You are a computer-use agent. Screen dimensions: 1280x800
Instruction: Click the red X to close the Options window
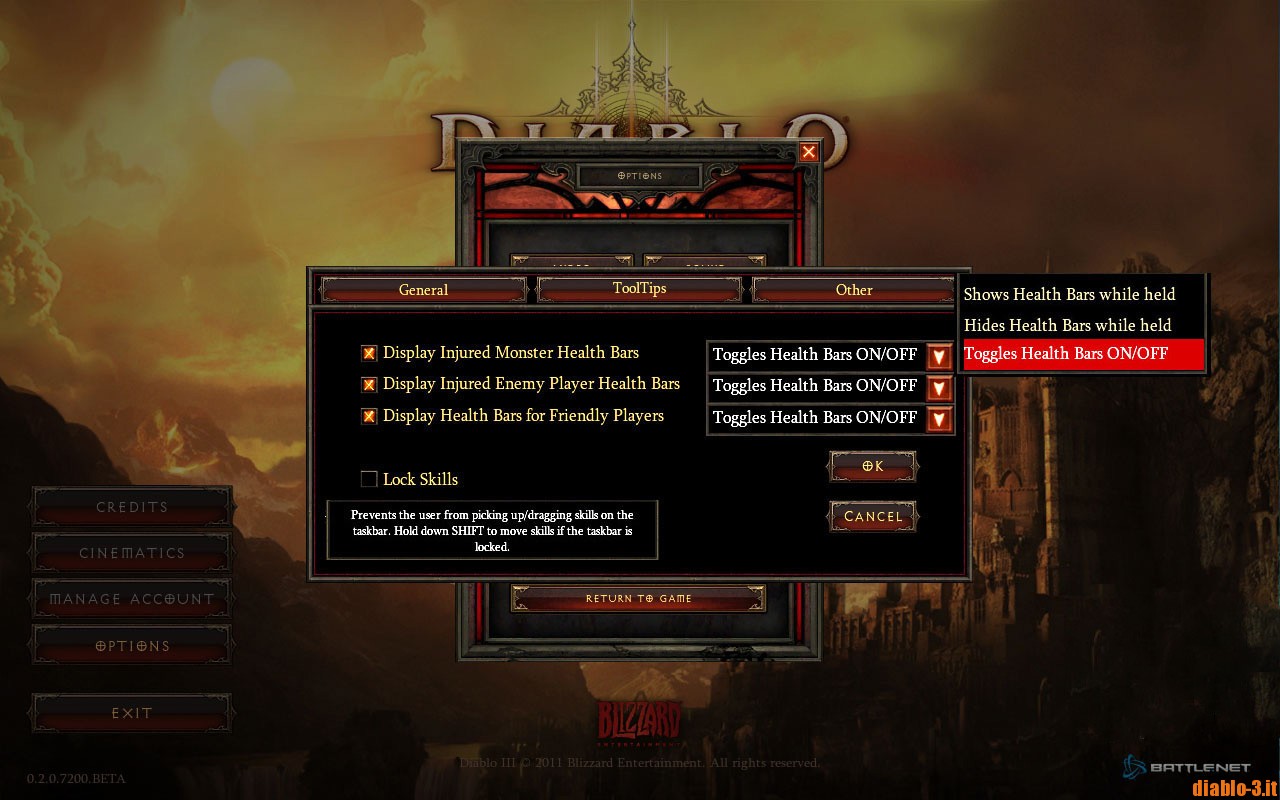click(808, 152)
